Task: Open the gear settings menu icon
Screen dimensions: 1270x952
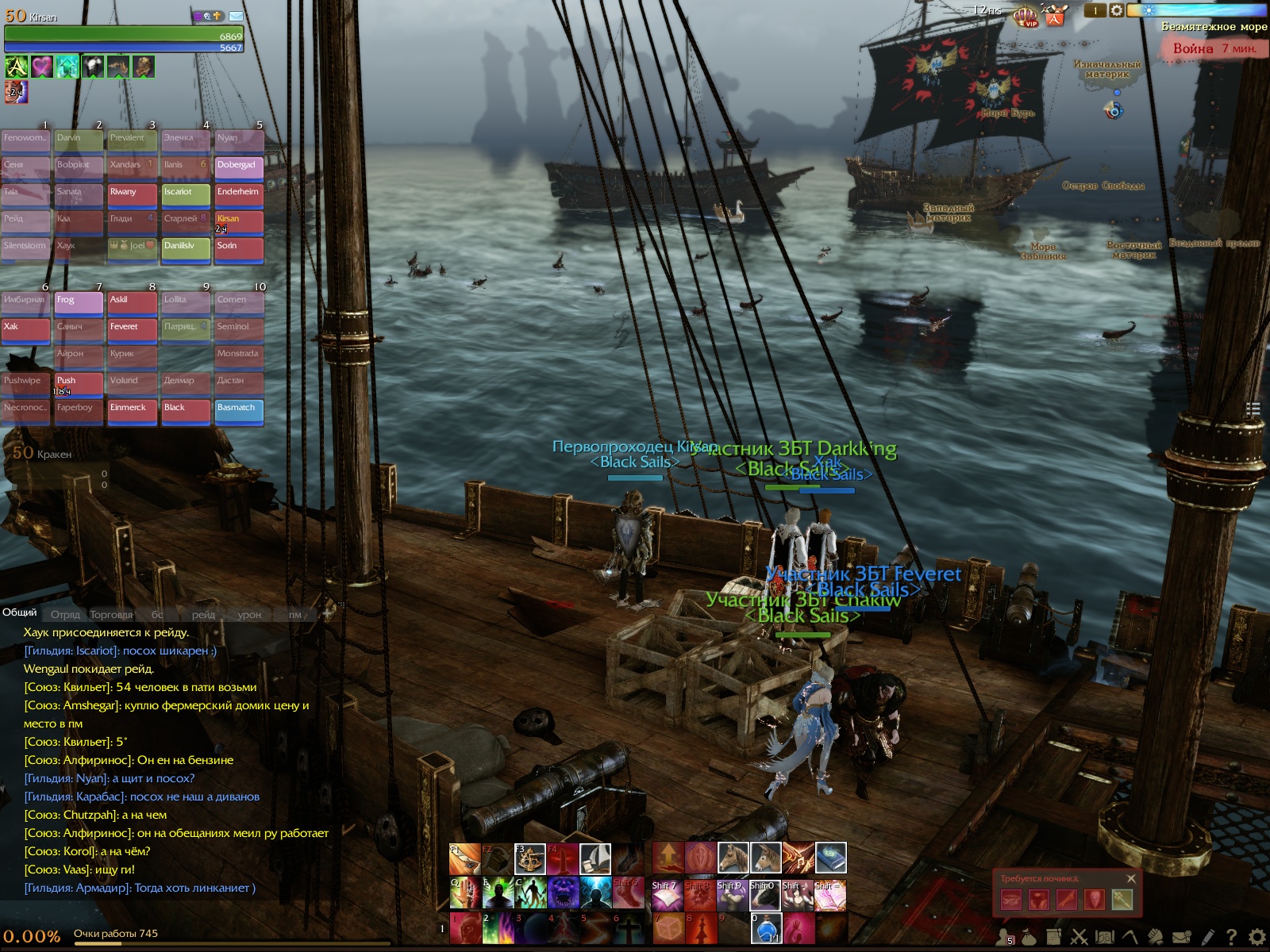Action: pos(1257,937)
